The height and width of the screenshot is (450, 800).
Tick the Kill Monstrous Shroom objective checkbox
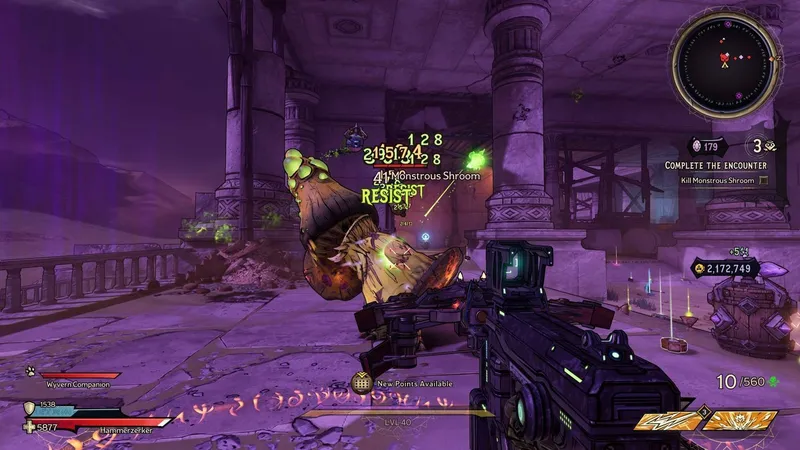pos(764,180)
